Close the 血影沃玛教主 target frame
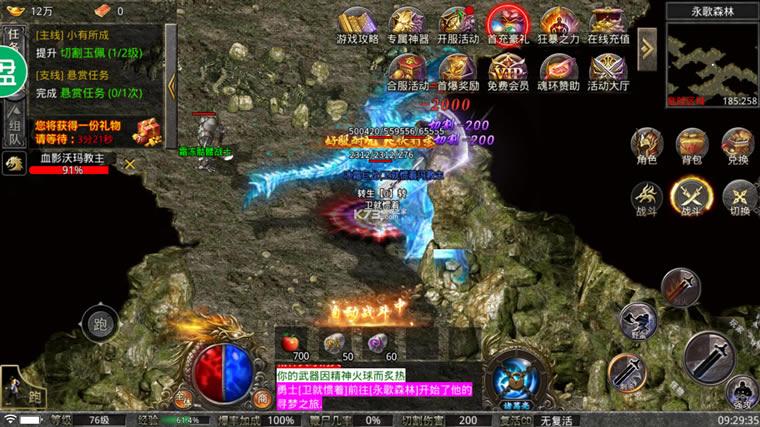Image resolution: width=760 pixels, height=427 pixels. (129, 164)
